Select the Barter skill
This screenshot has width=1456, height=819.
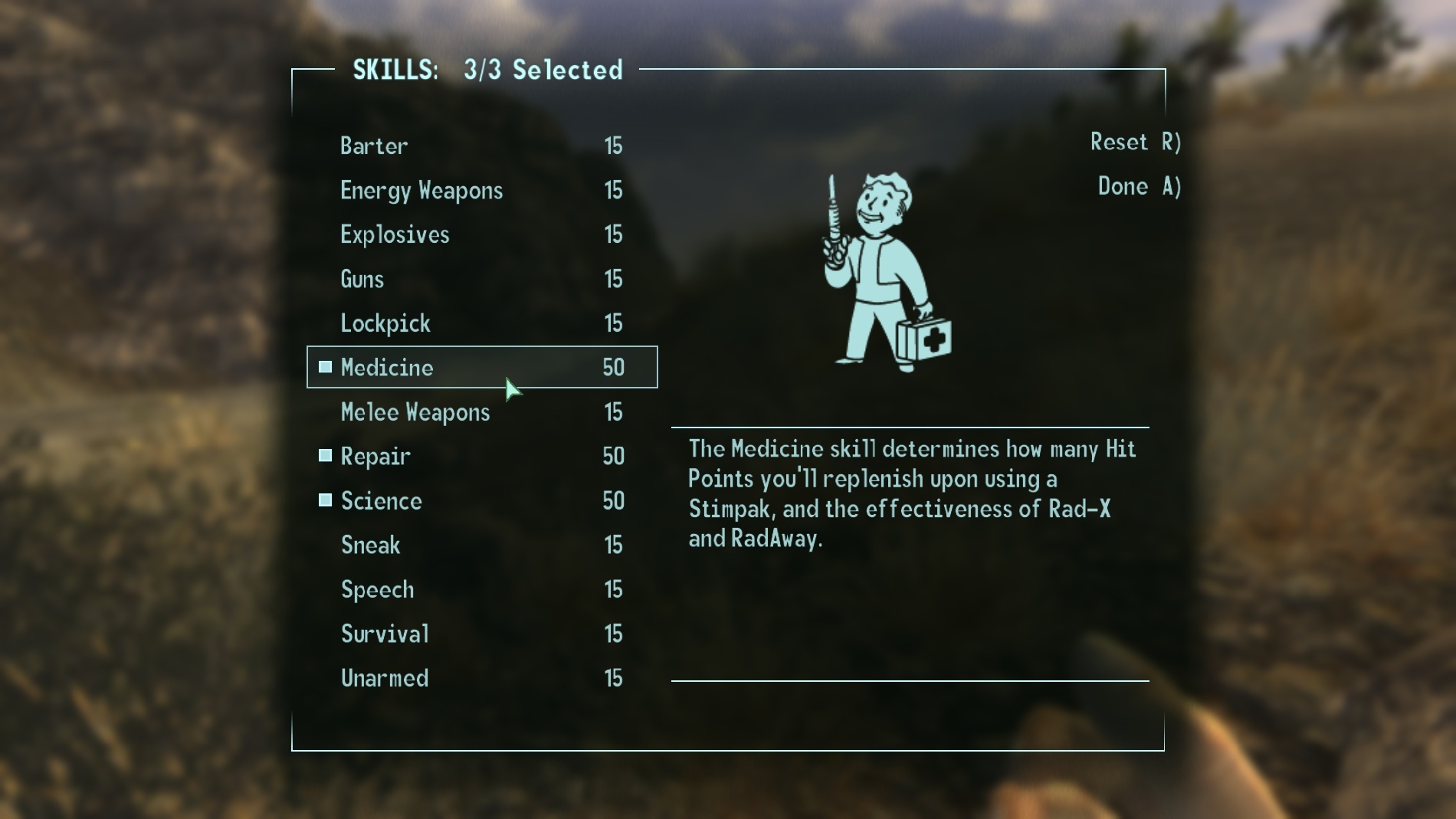[x=374, y=146]
